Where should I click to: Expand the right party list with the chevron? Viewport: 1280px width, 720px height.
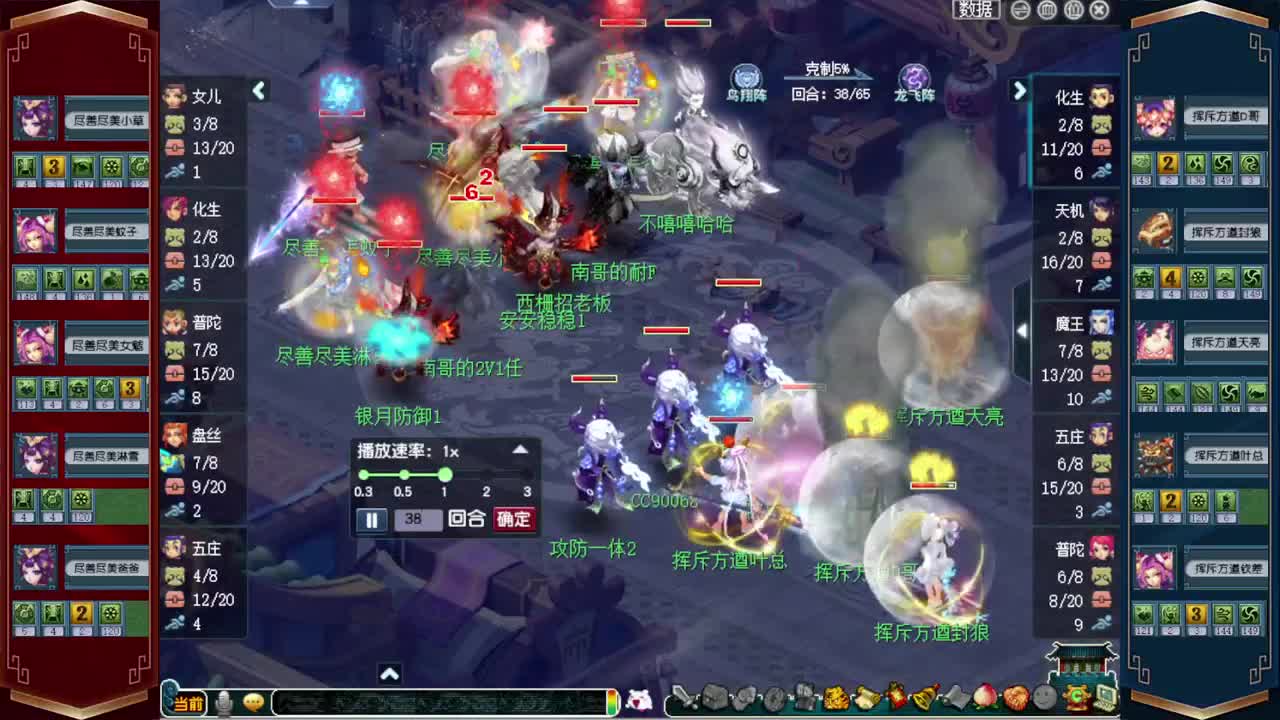coord(1019,91)
